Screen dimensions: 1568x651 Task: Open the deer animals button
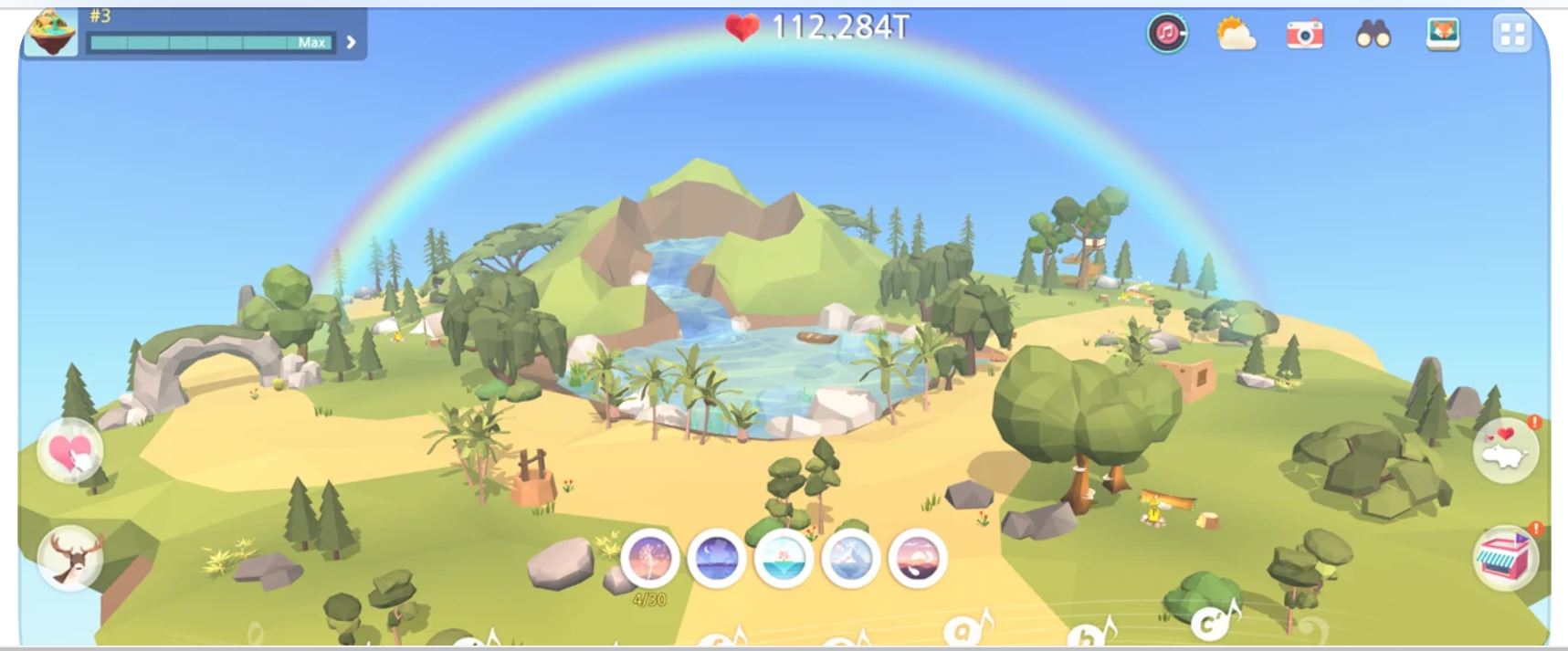tap(70, 556)
